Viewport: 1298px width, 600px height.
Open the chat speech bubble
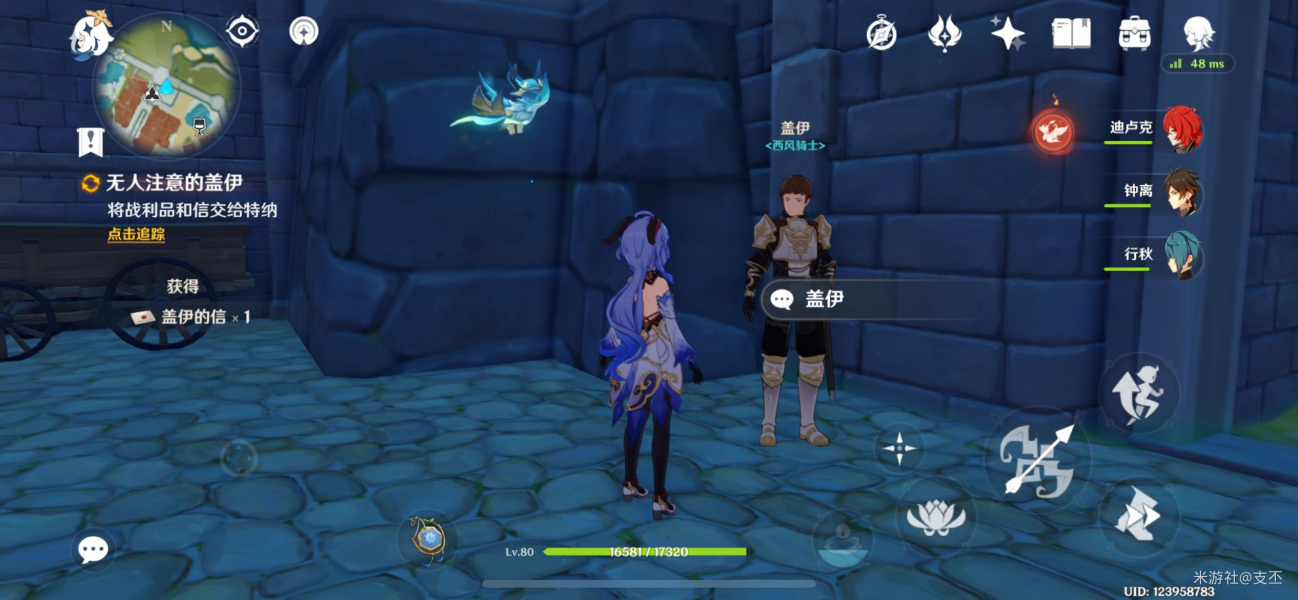(93, 549)
